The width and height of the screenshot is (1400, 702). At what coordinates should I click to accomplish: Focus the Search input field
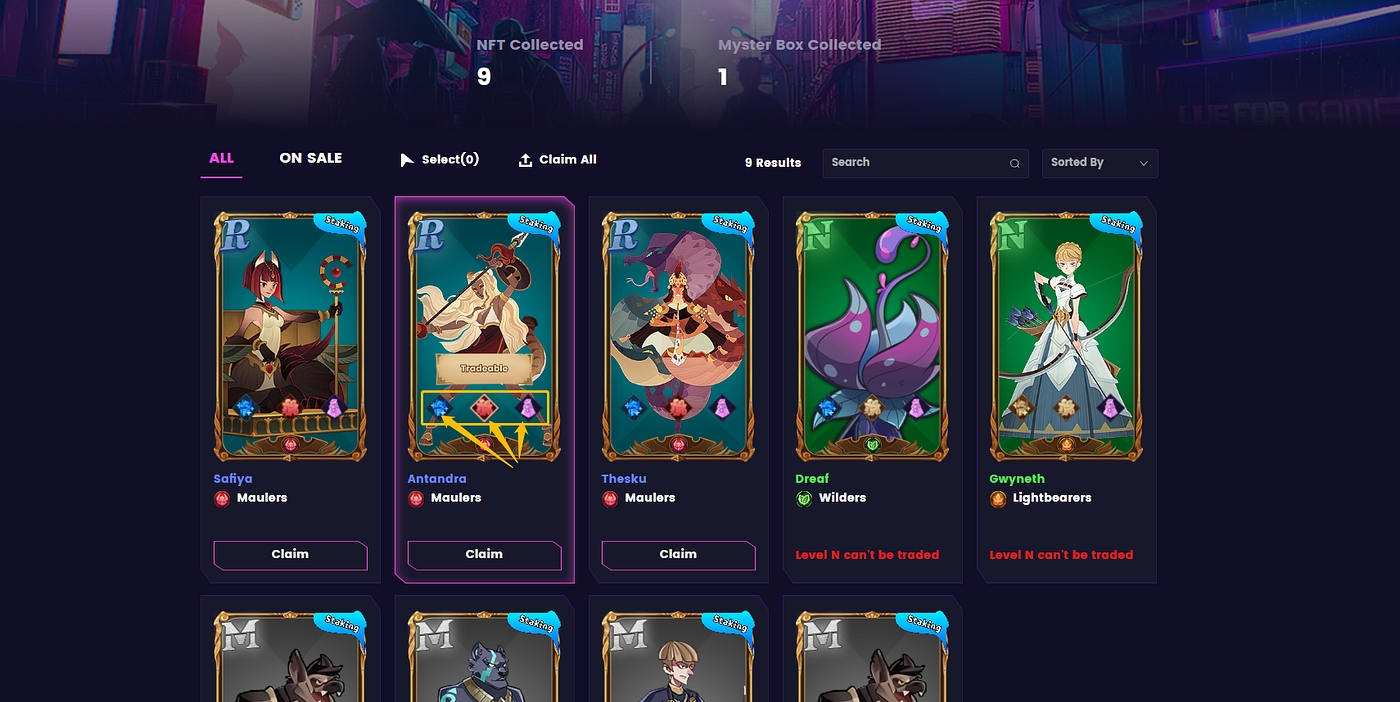click(915, 163)
